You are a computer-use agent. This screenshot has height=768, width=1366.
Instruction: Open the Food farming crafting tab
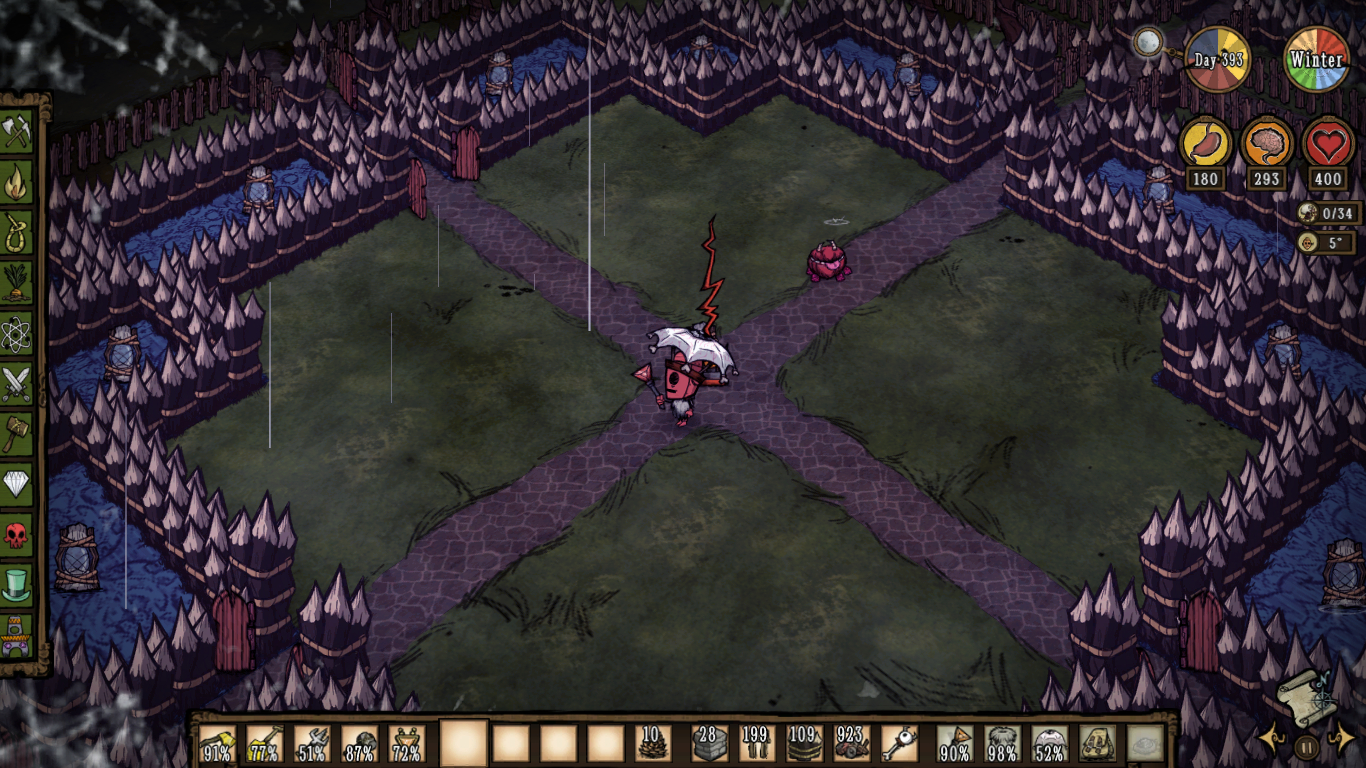(x=17, y=283)
